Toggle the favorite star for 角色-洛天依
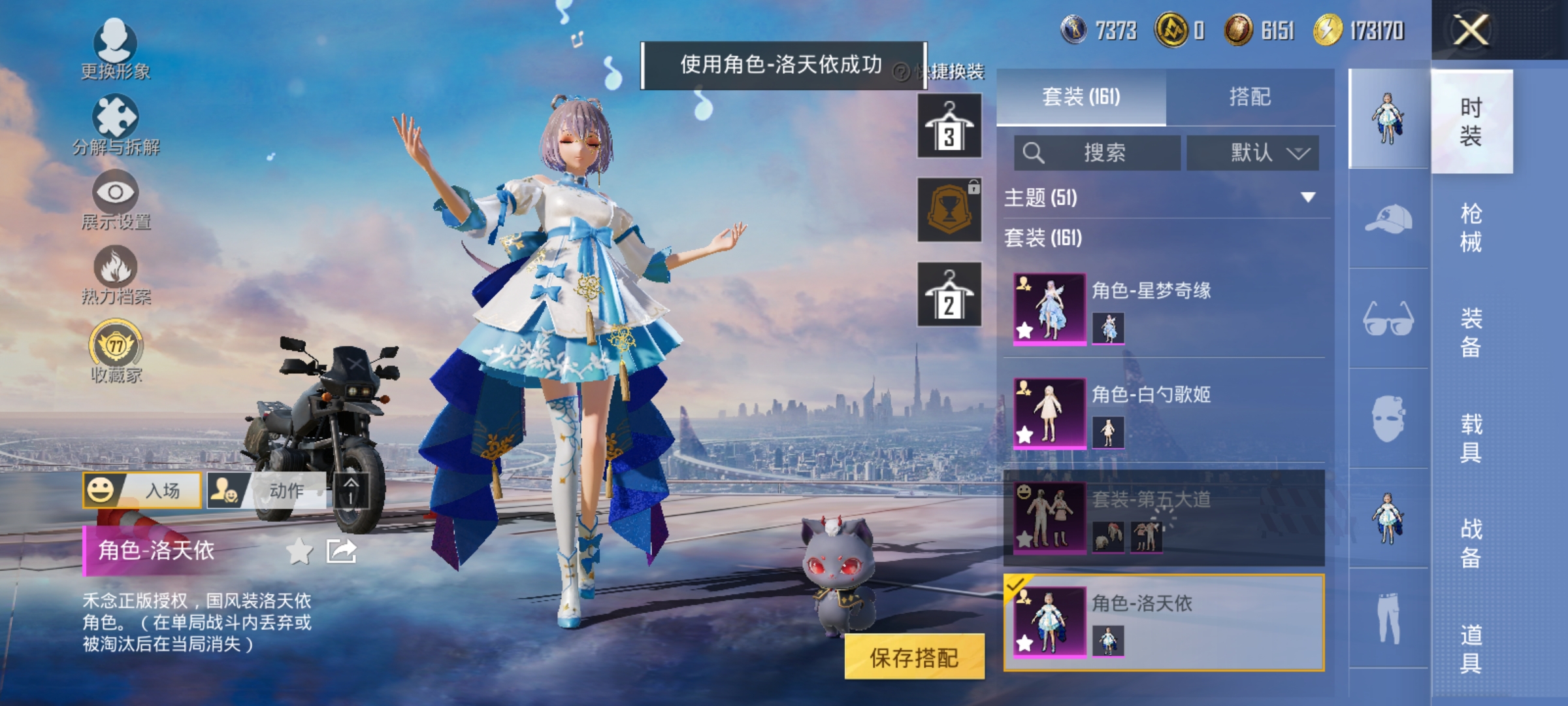This screenshot has height=706, width=1568. 300,552
